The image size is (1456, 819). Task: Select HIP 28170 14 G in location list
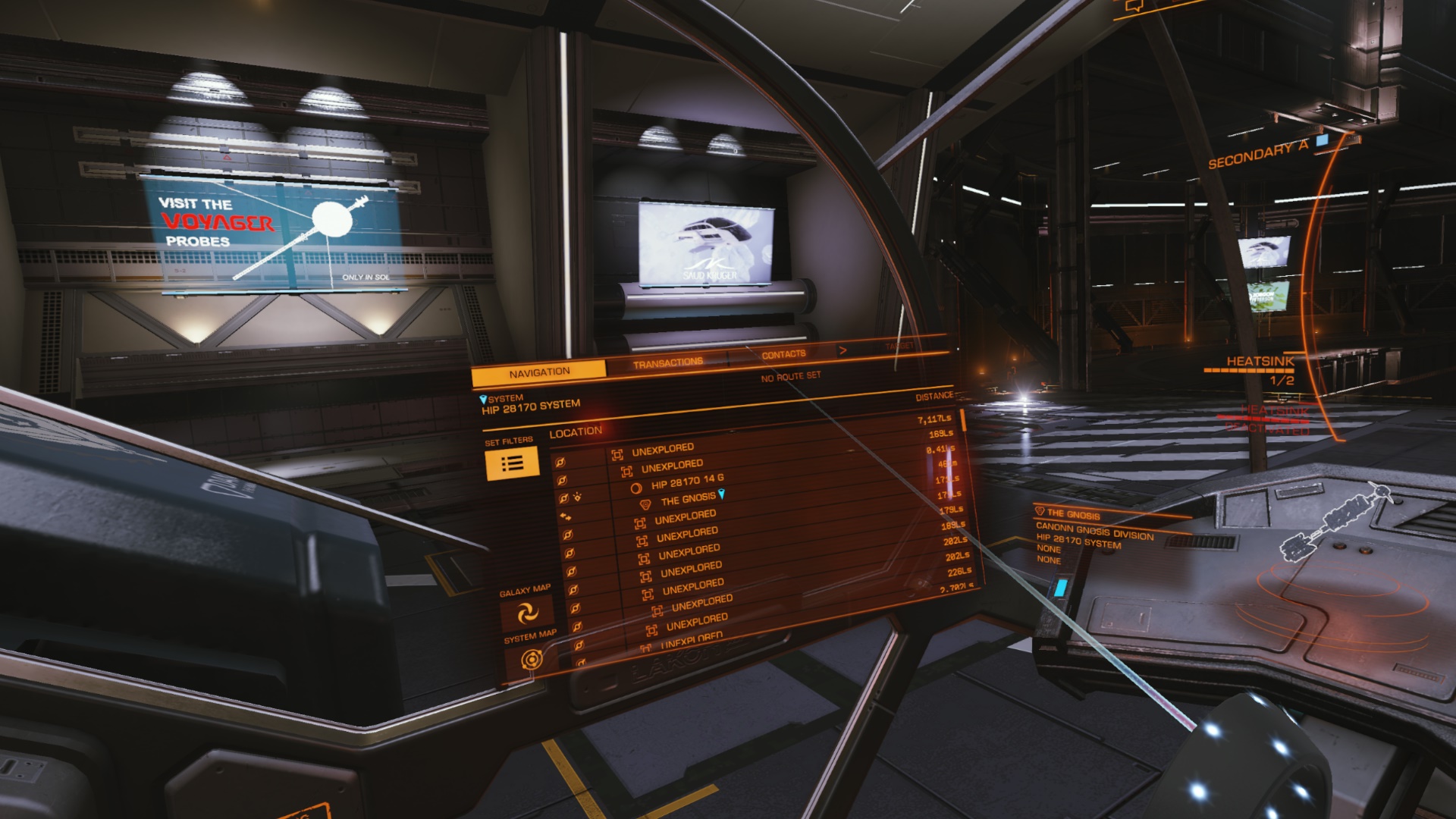coord(687,482)
